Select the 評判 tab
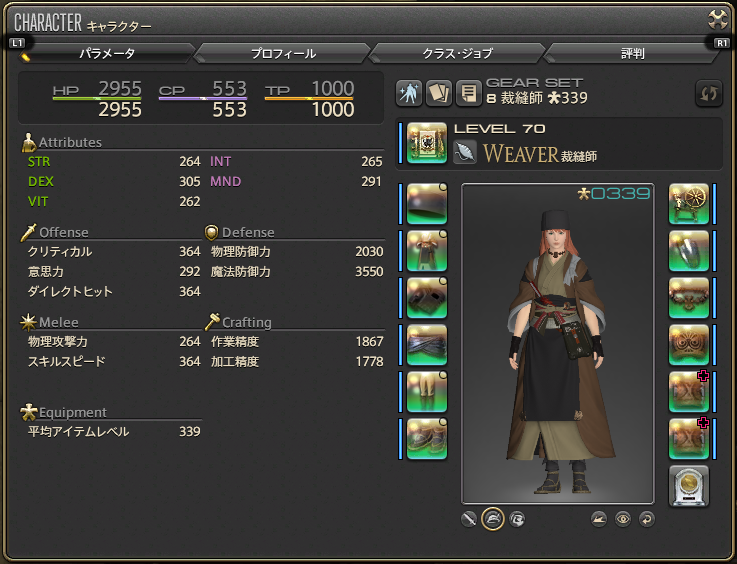737x564 pixels. (x=632, y=53)
